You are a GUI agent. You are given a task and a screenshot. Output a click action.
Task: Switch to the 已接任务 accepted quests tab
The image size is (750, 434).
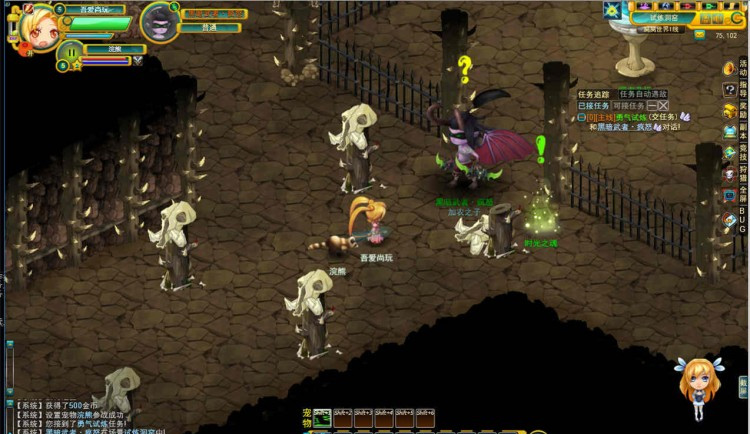point(593,105)
